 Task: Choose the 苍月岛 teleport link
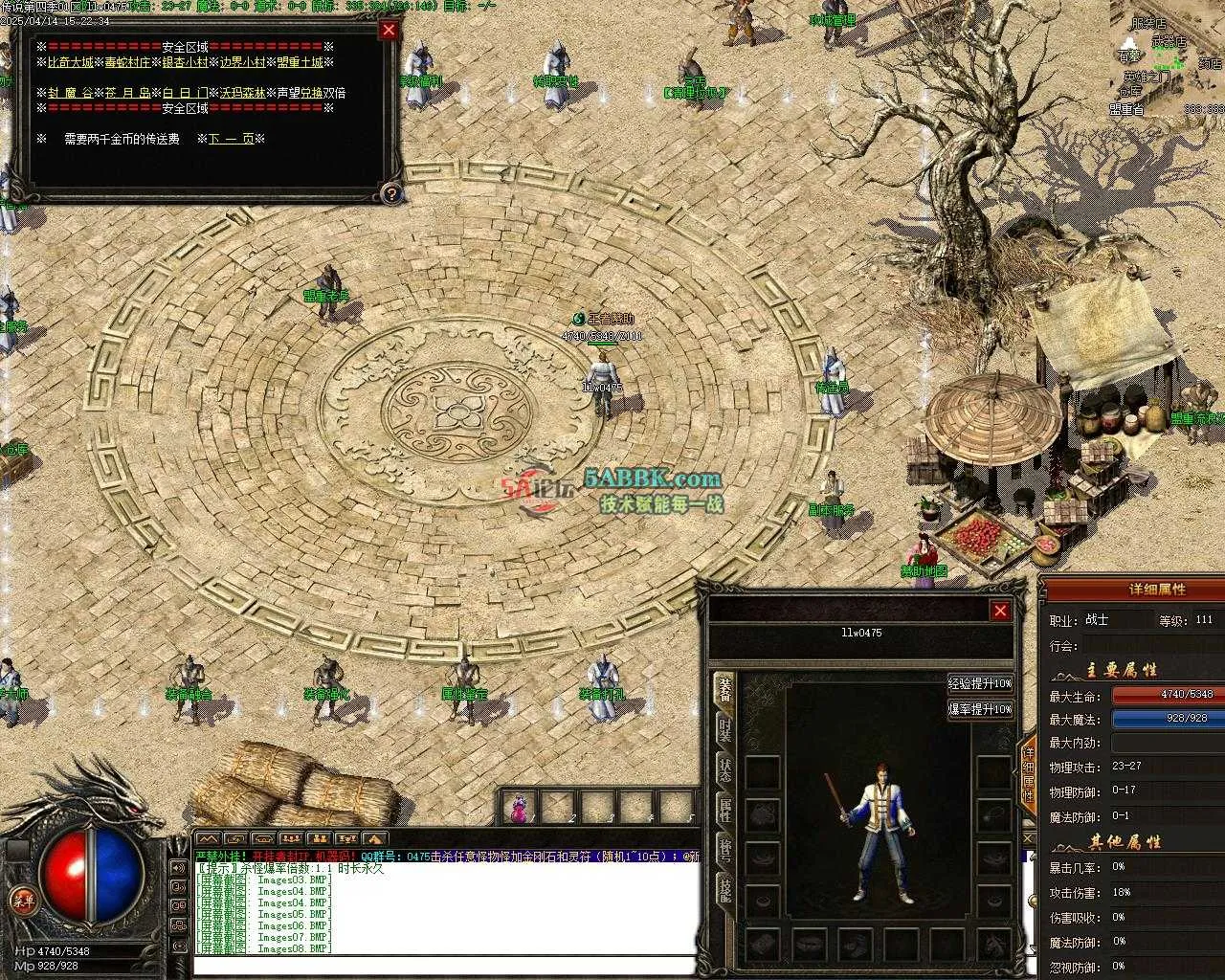[127, 93]
